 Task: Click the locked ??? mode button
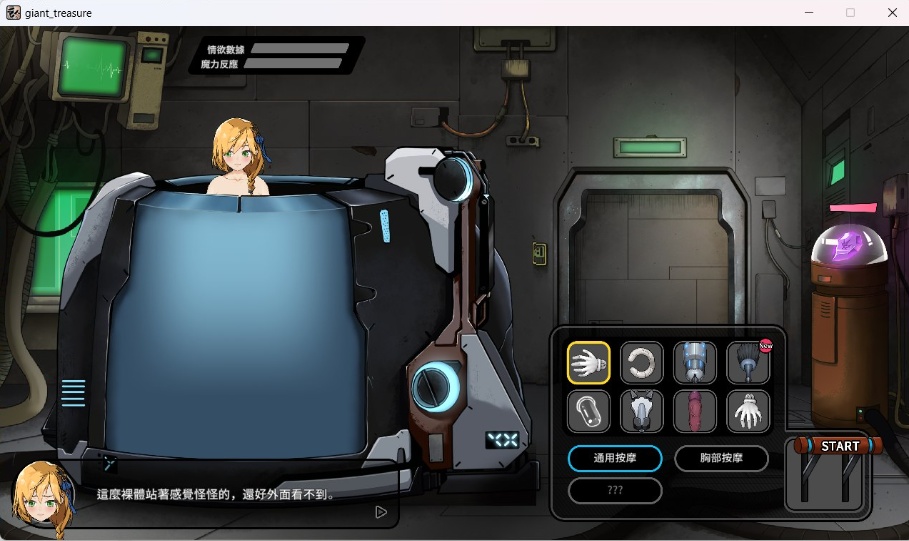[x=614, y=491]
